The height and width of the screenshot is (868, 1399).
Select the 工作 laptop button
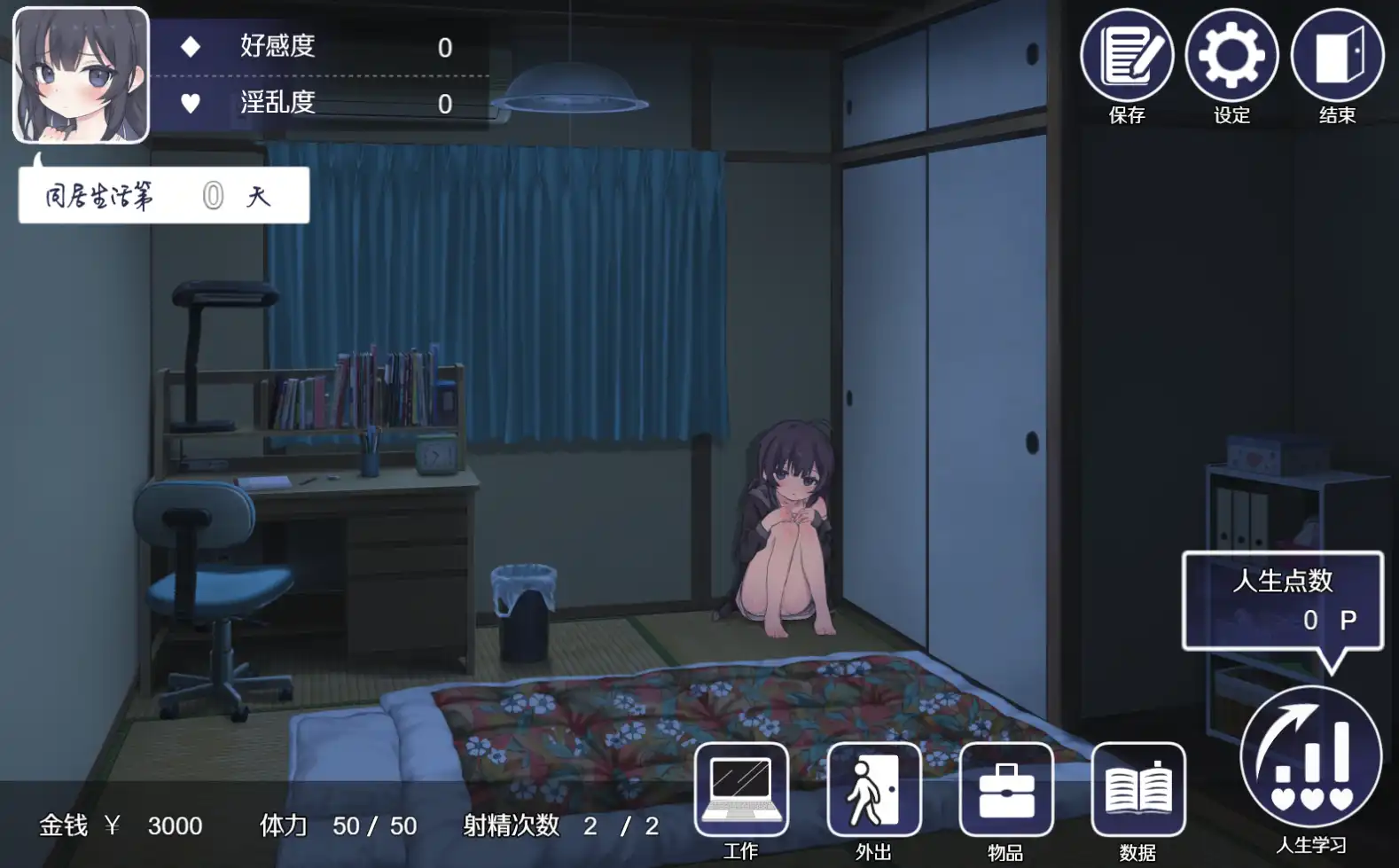[741, 790]
